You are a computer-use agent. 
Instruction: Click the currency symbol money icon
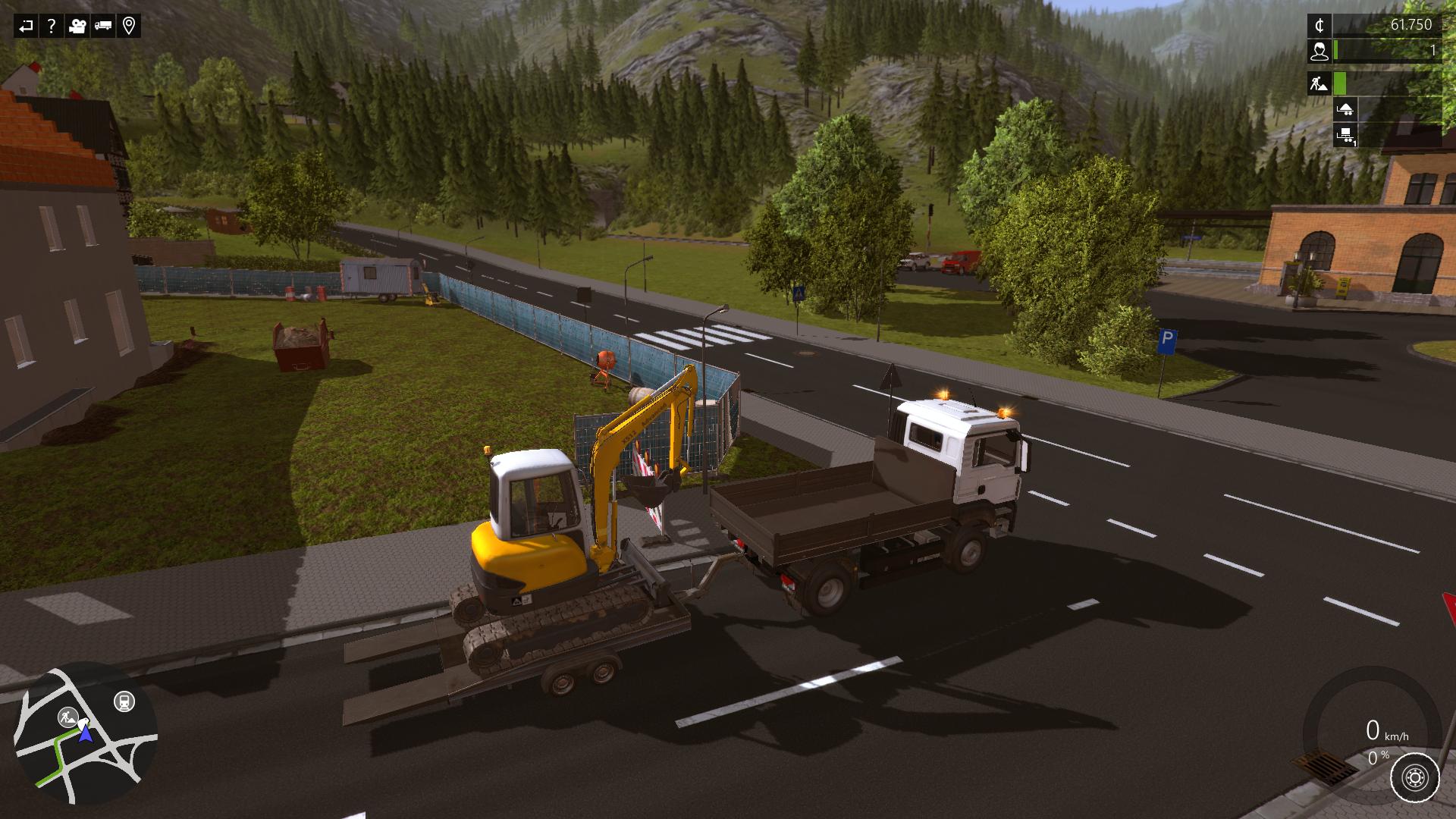(x=1319, y=26)
